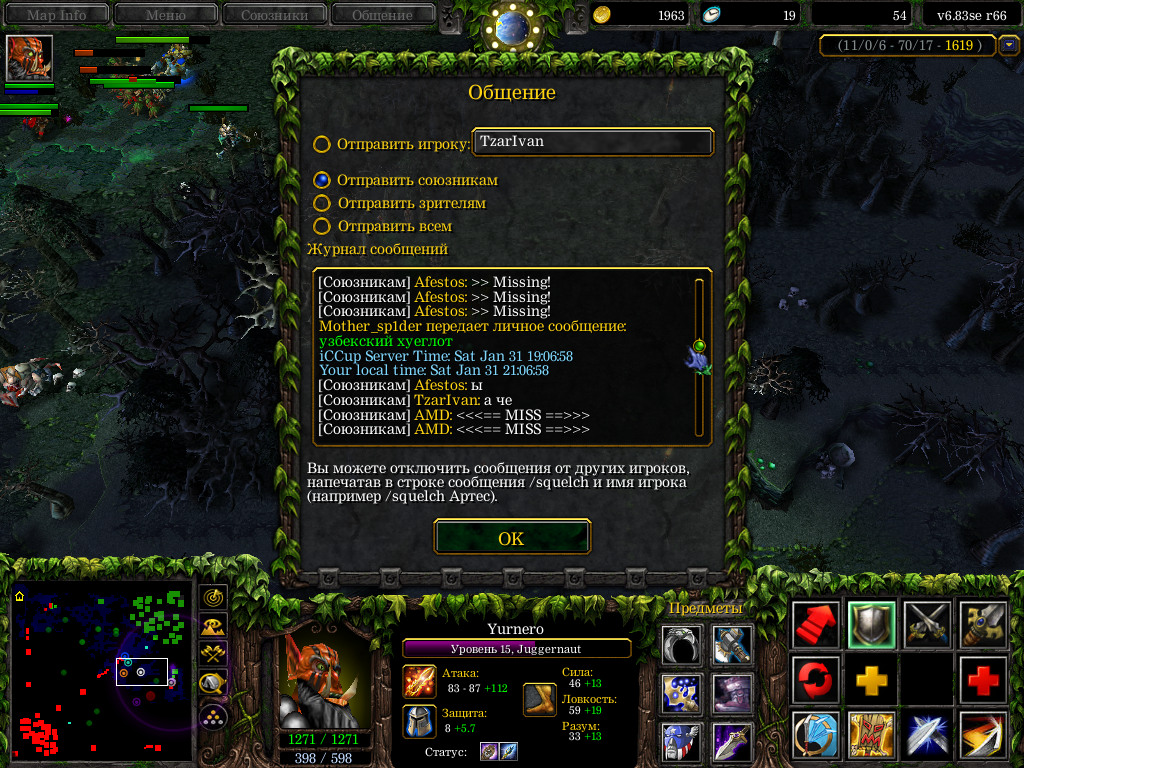The image size is (1152, 768).
Task: Choose the send to player option
Action: coord(321,144)
